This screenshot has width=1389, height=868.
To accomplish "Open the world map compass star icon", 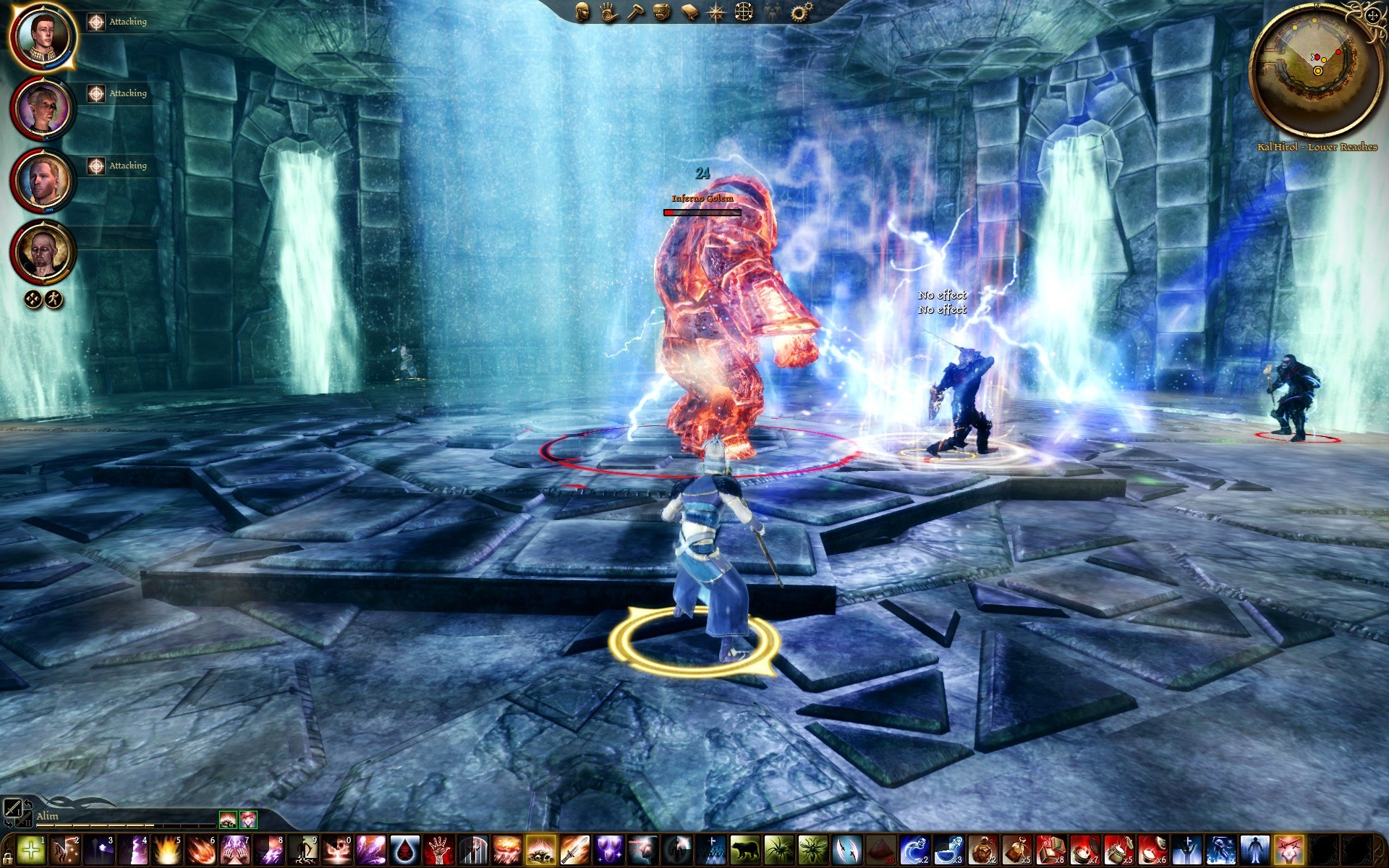I will pyautogui.click(x=716, y=12).
